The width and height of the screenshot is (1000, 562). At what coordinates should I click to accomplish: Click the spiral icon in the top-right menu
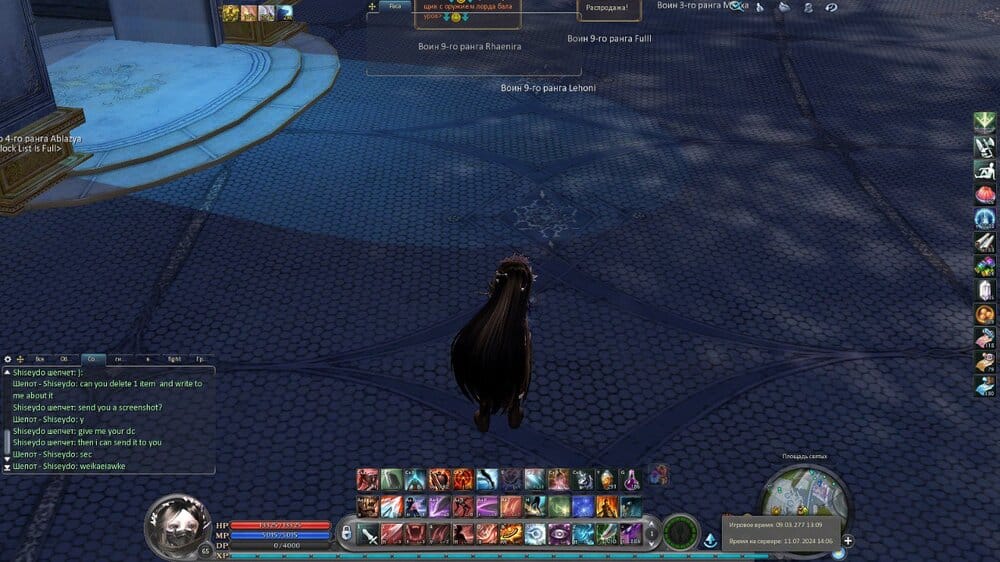click(x=831, y=7)
